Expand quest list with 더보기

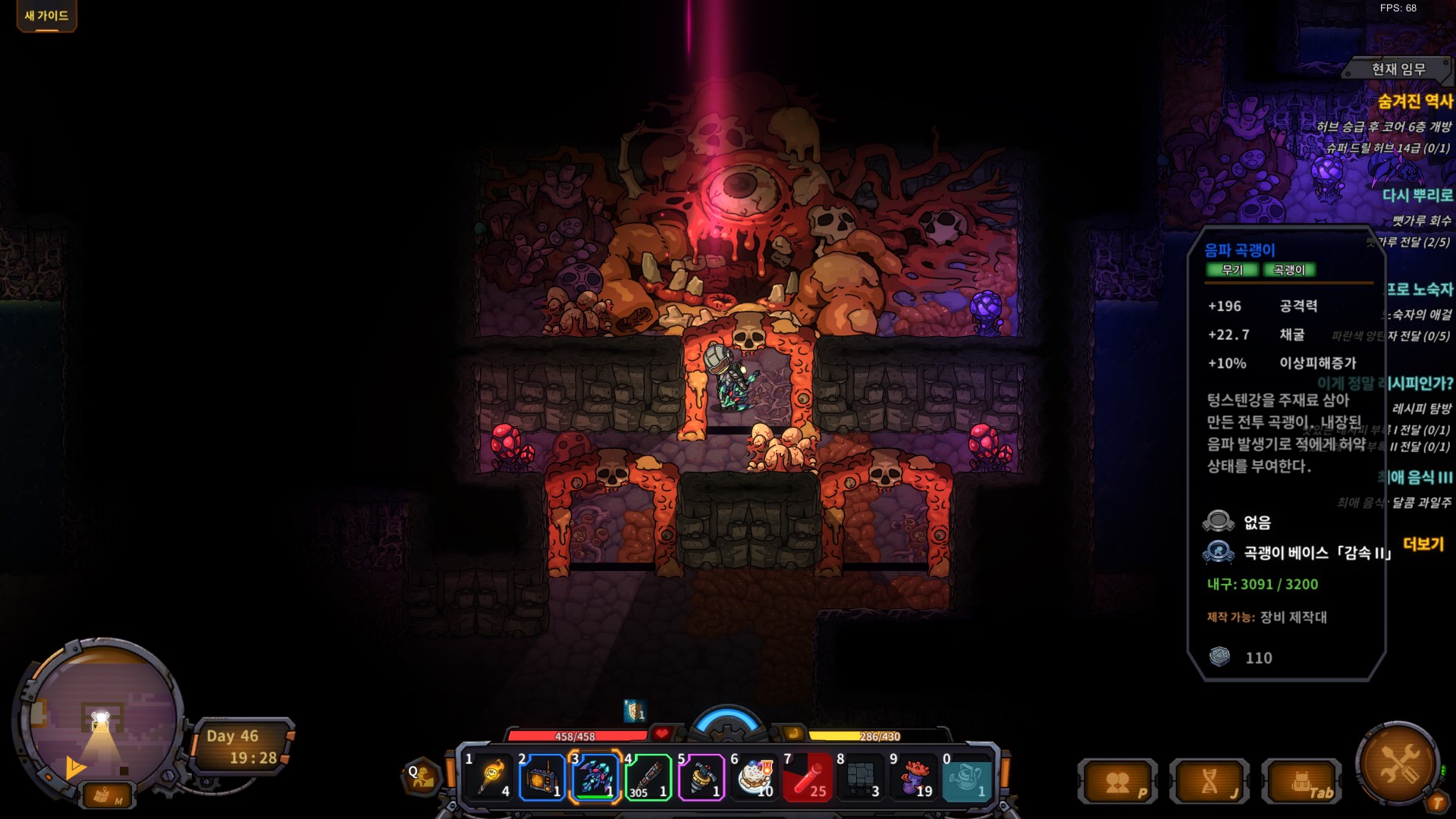point(1423,544)
